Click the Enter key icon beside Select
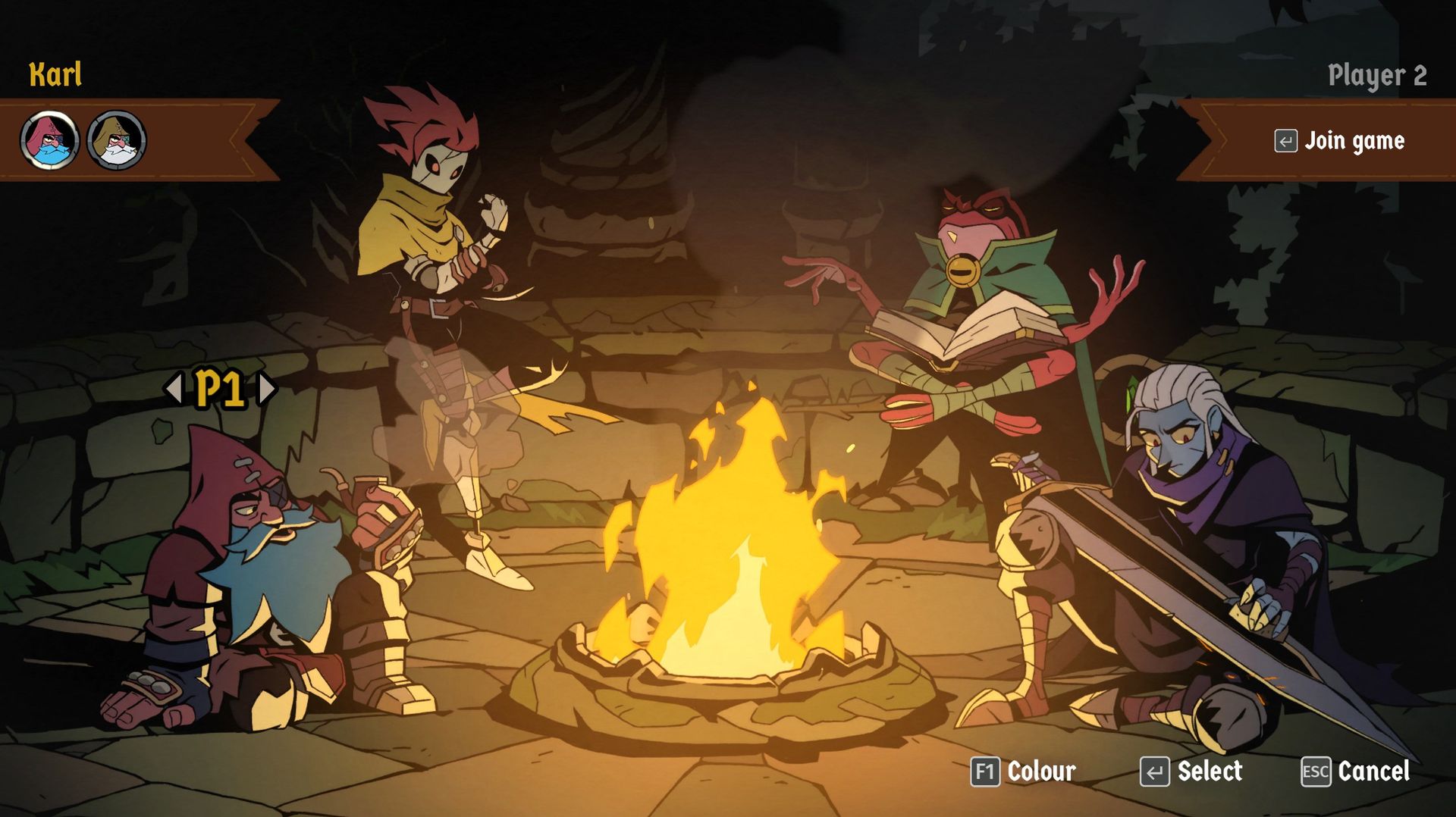Viewport: 1456px width, 817px height. [1156, 772]
